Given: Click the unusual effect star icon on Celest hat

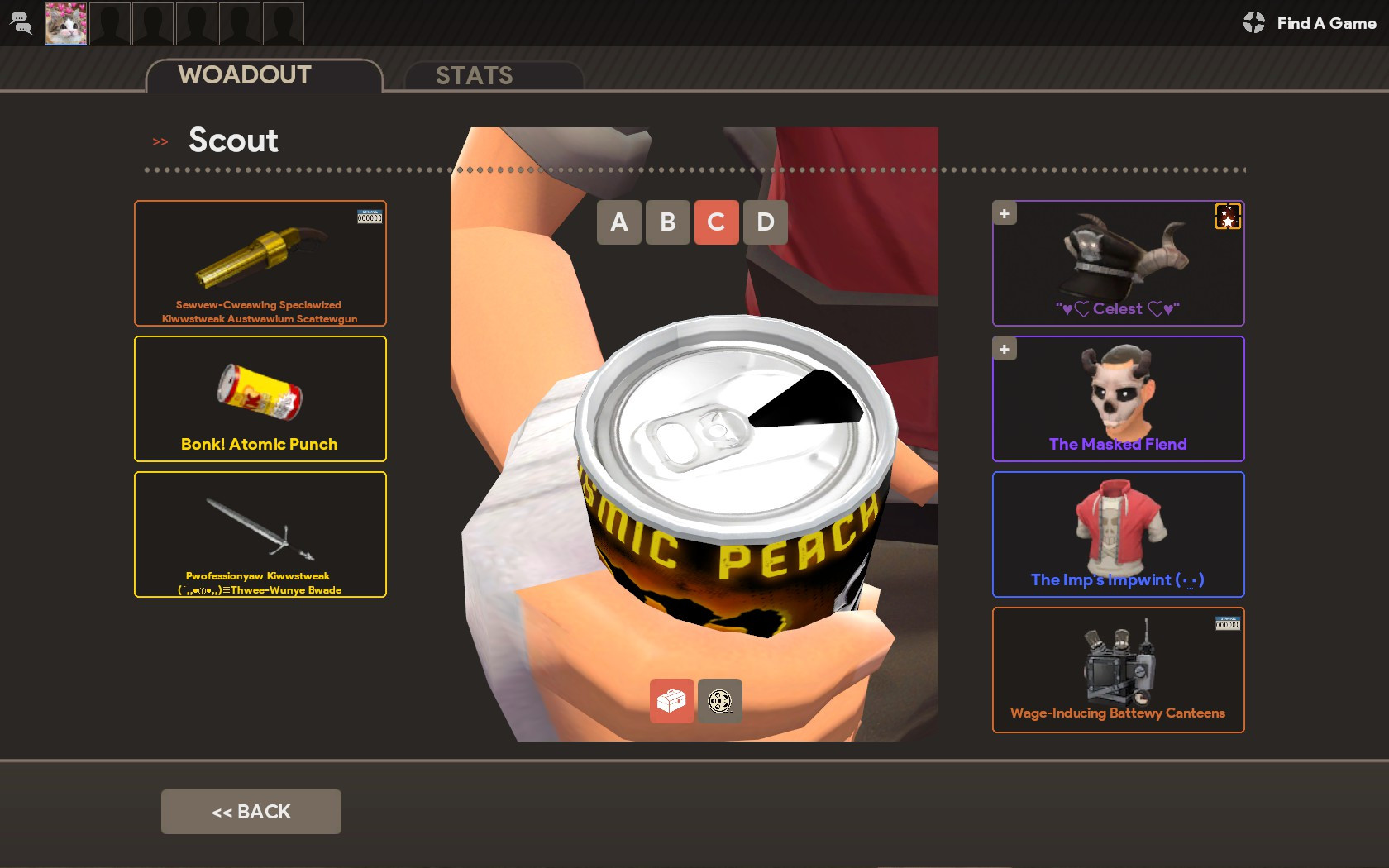Looking at the screenshot, I should pos(1228,217).
